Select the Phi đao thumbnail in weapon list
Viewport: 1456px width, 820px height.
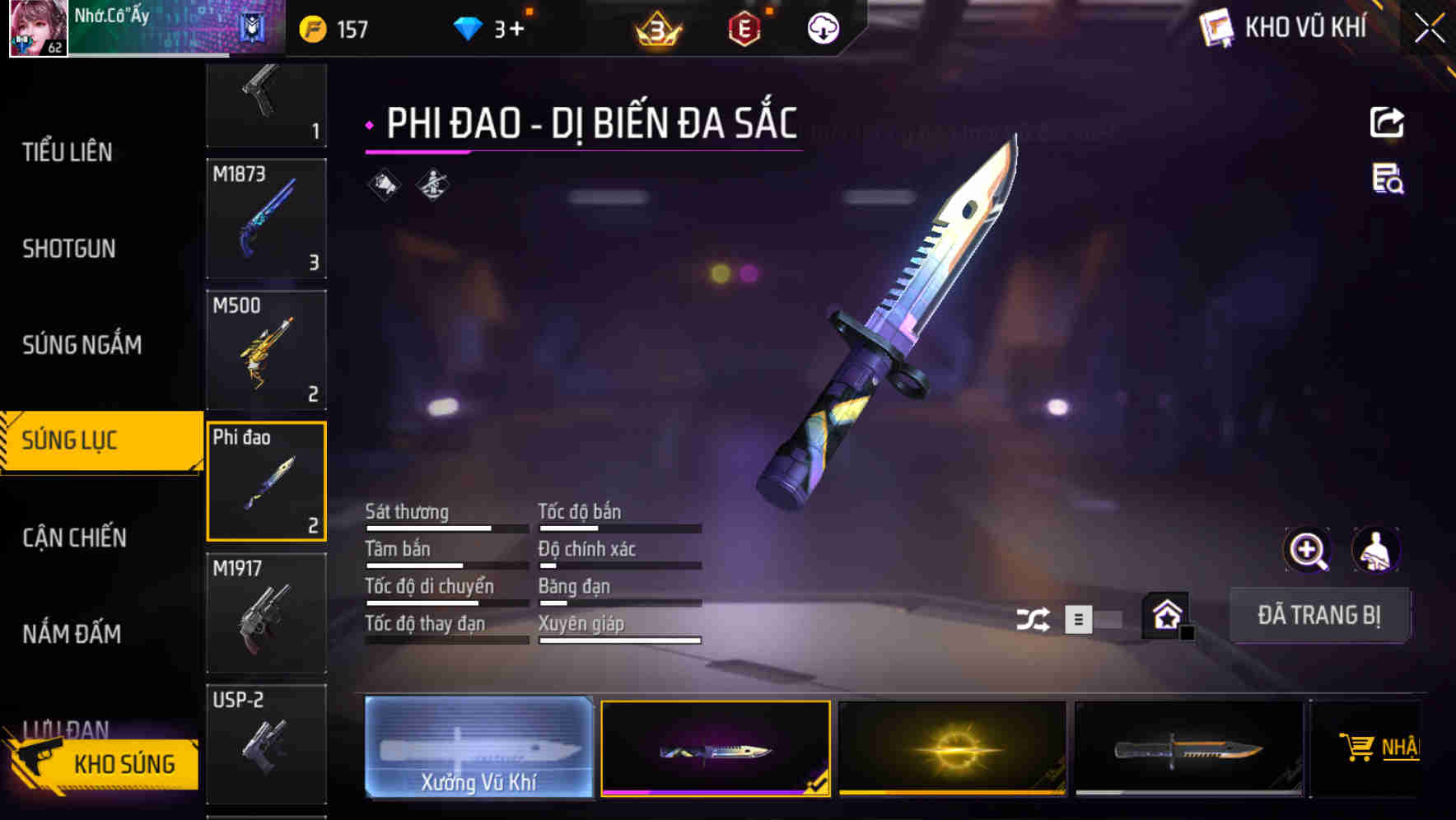click(266, 481)
